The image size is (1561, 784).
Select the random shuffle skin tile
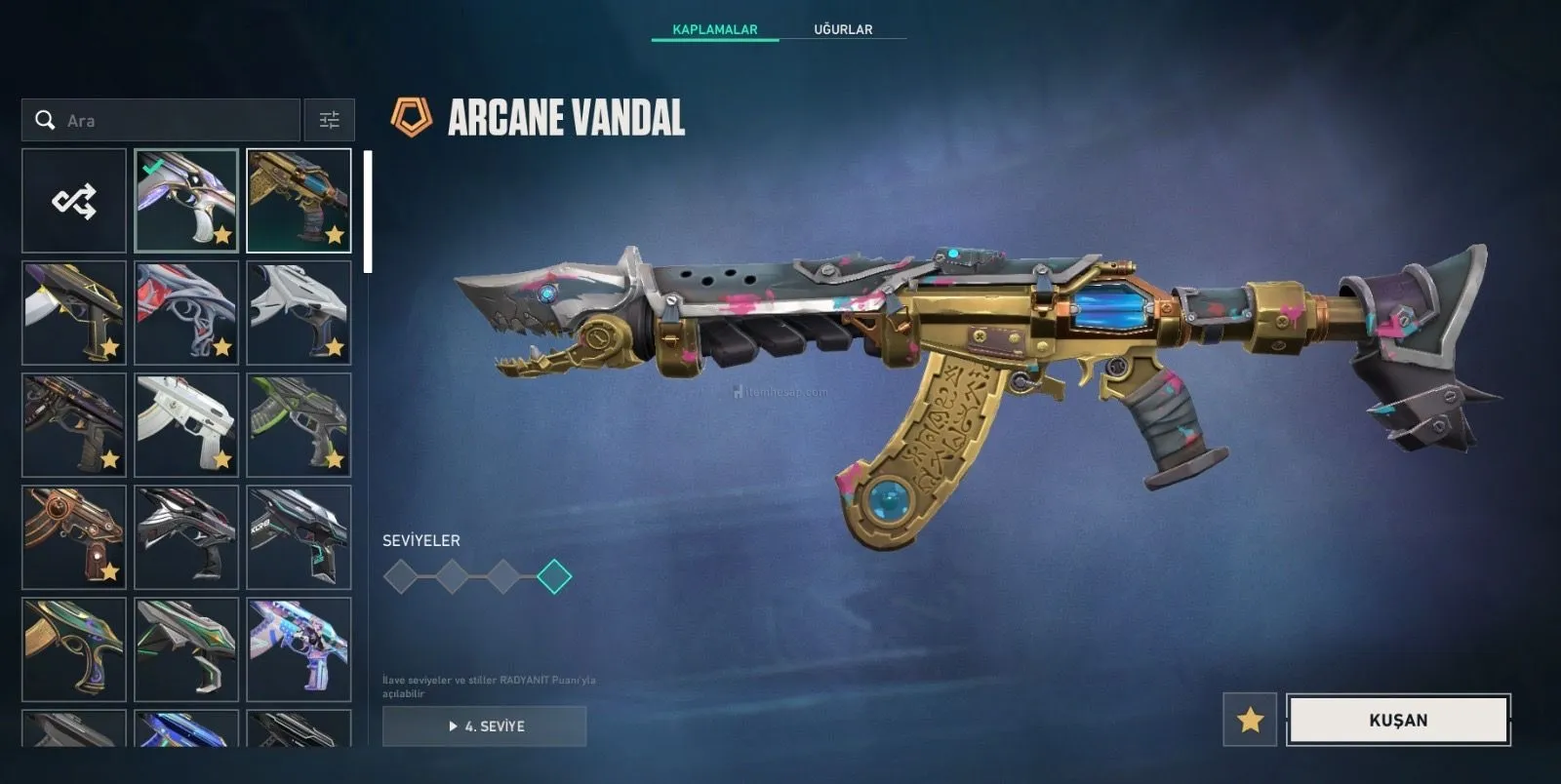tap(74, 201)
